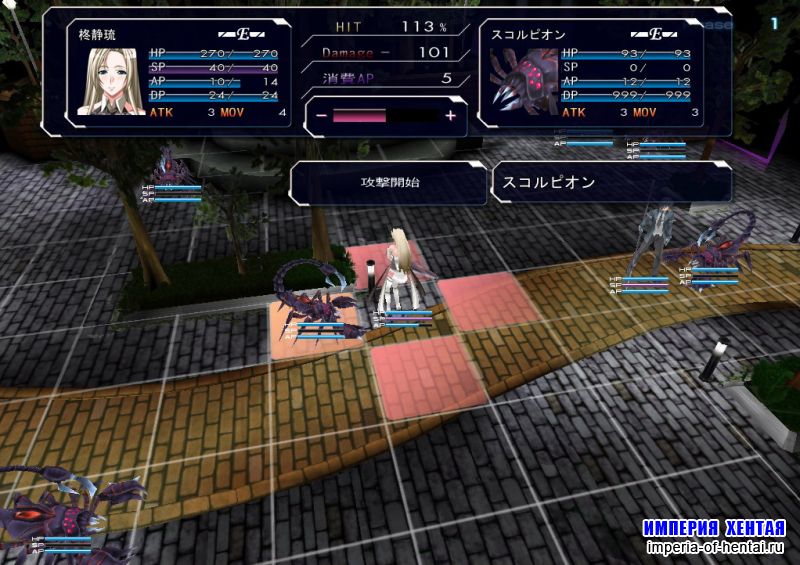
Task: Click the 攻撃開始 attack start button
Action: pyautogui.click(x=388, y=183)
